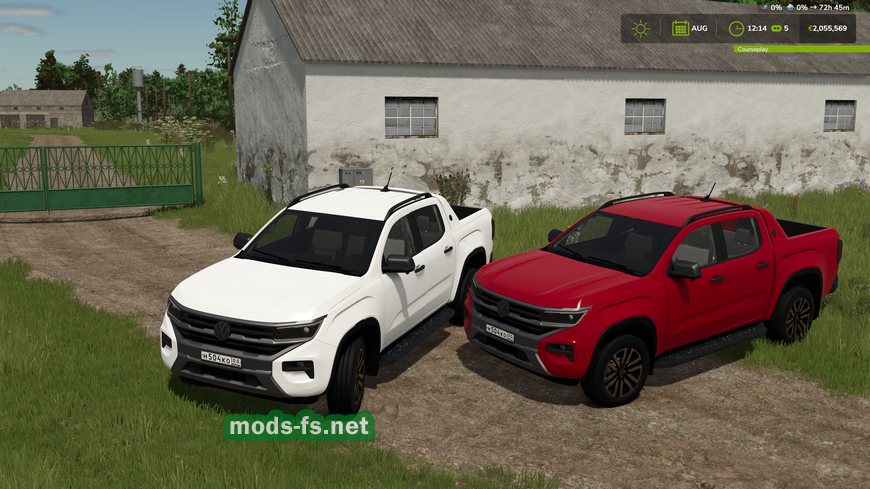The width and height of the screenshot is (870, 489).
Task: Open the calendar icon showing AUG
Action: coord(681,28)
